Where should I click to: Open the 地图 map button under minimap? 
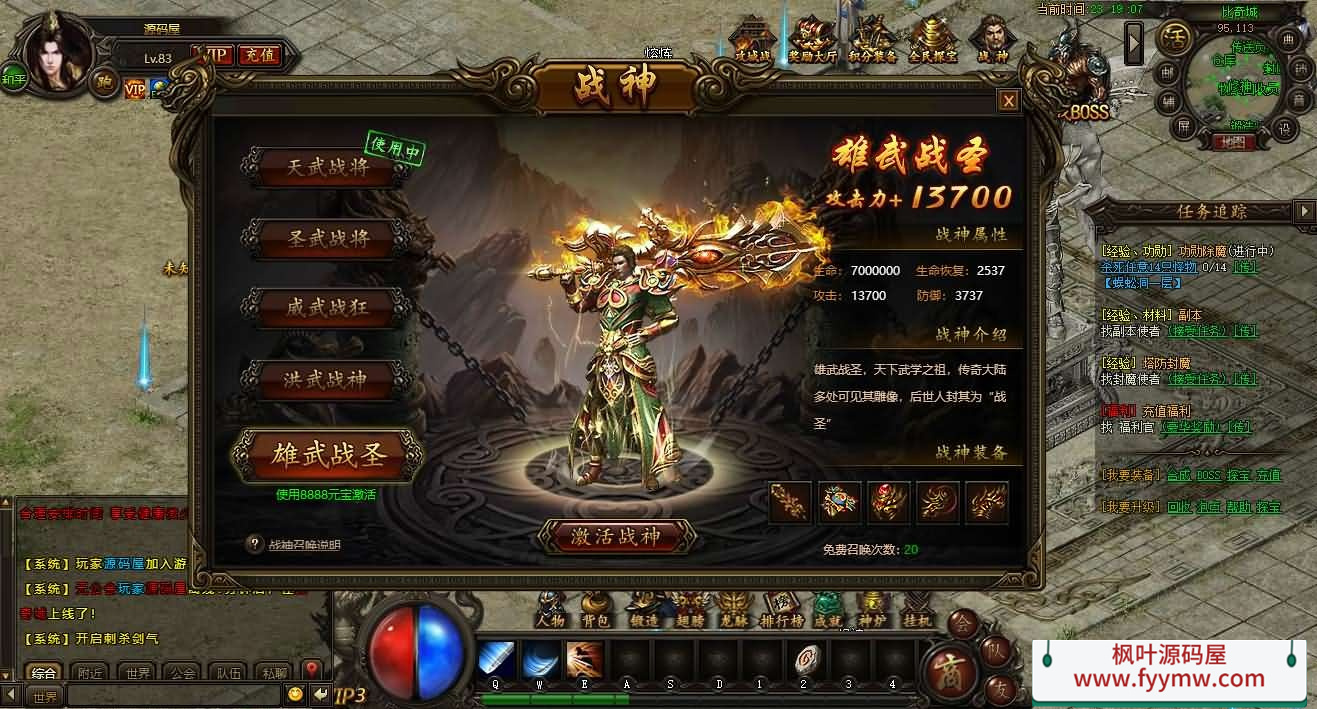point(1231,143)
